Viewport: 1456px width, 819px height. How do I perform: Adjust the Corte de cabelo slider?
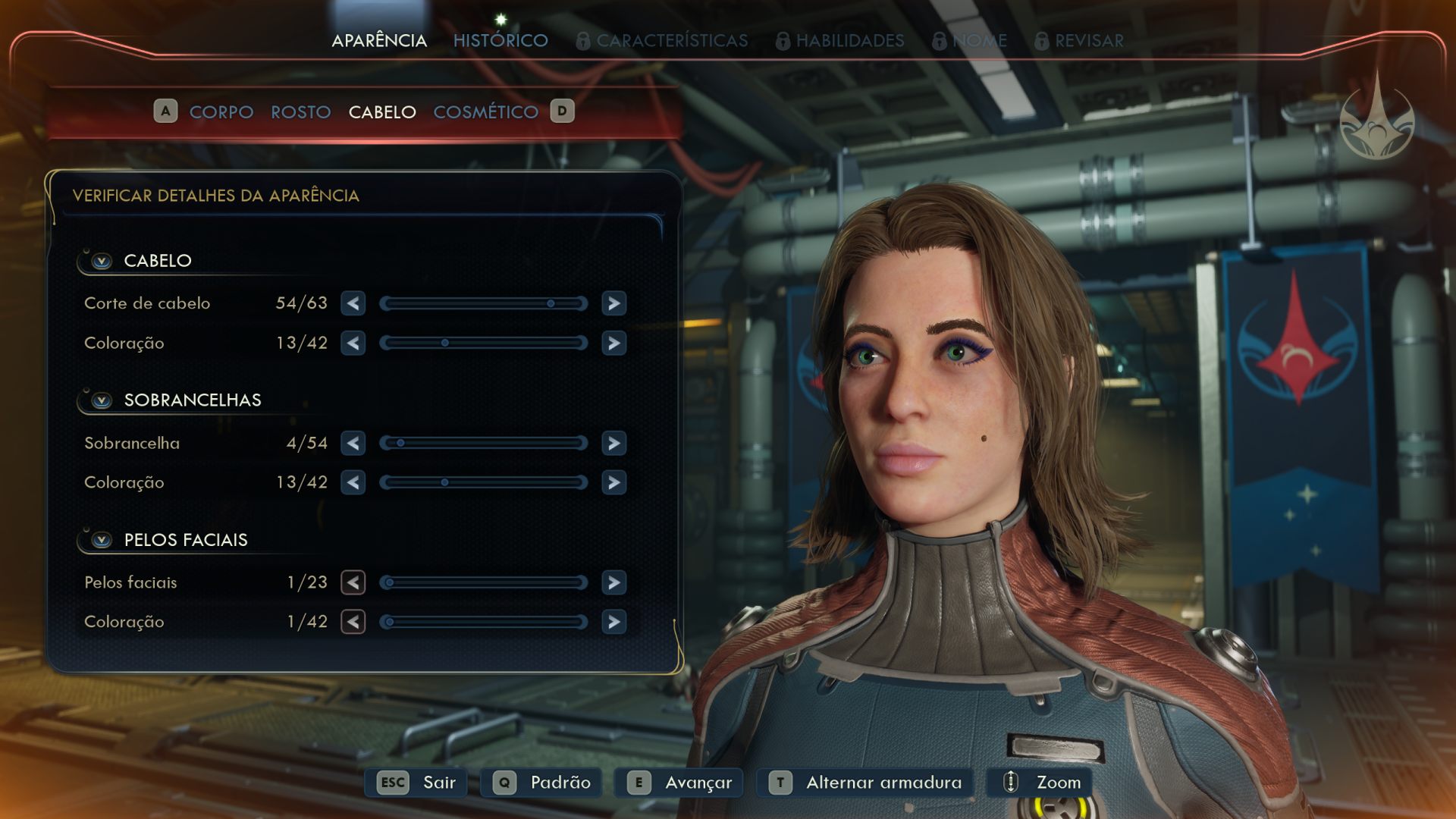[484, 303]
